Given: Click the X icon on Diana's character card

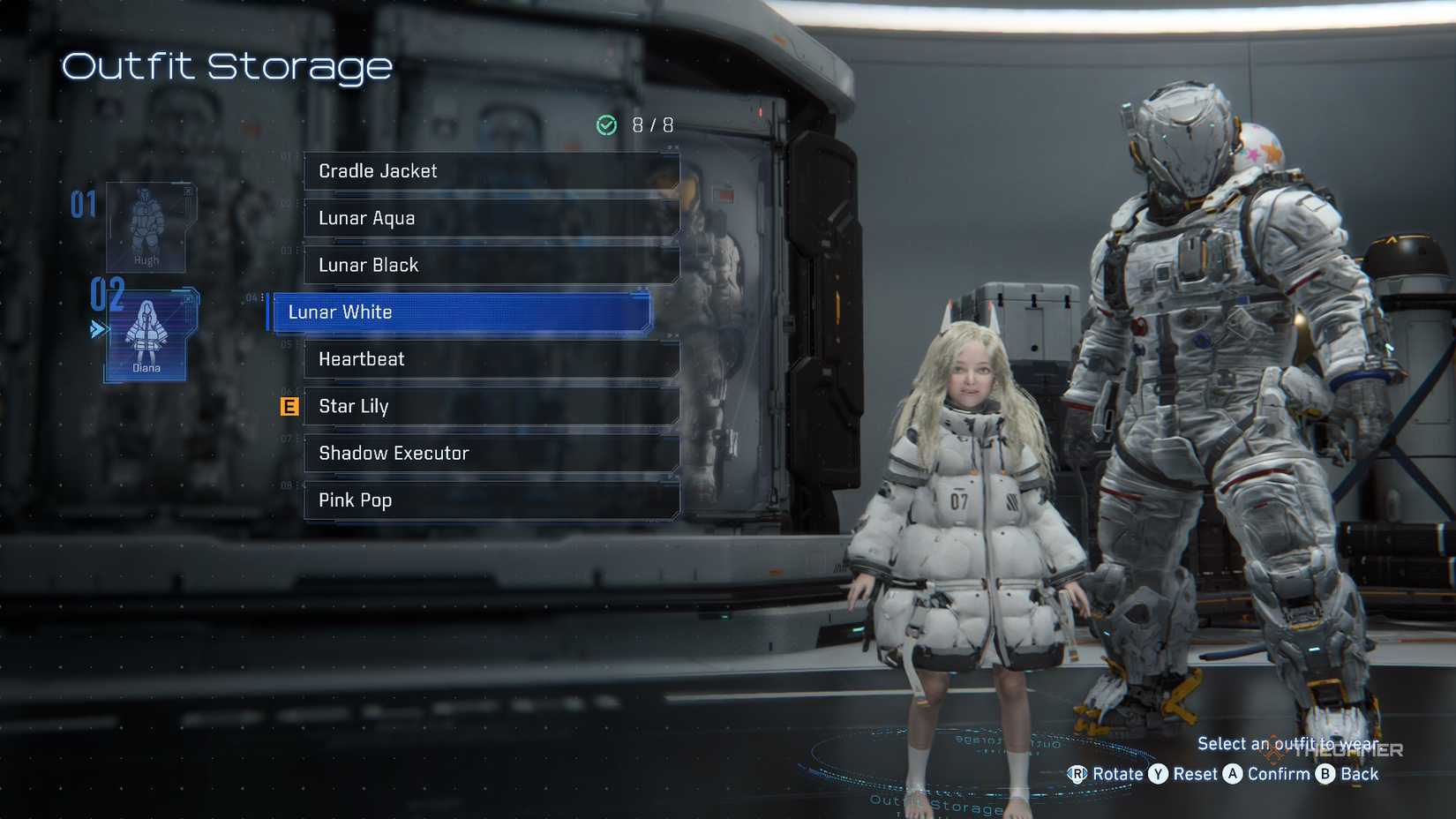Looking at the screenshot, I should click(x=187, y=298).
